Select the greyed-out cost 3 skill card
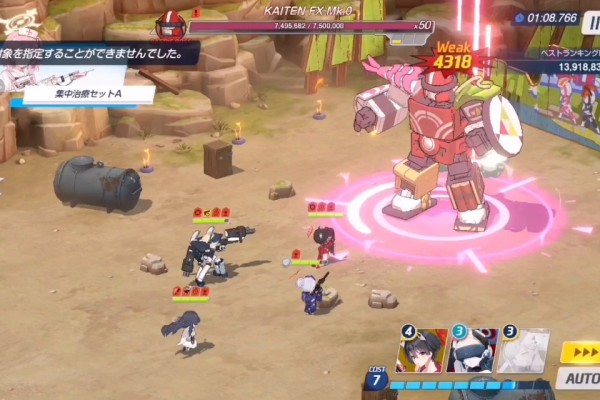600x400 pixels. pos(523,351)
